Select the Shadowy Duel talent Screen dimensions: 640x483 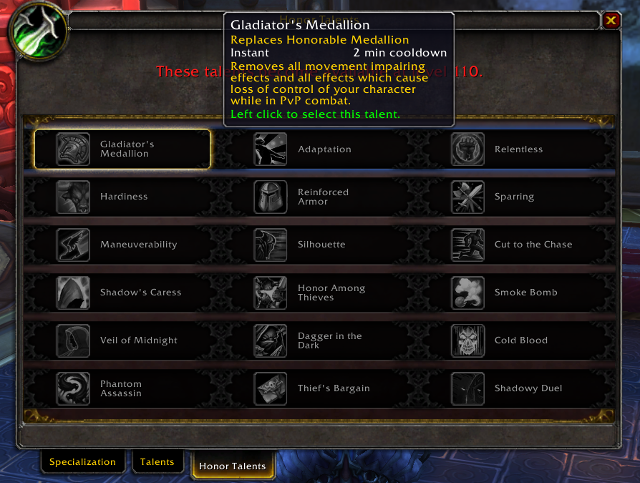(x=517, y=388)
